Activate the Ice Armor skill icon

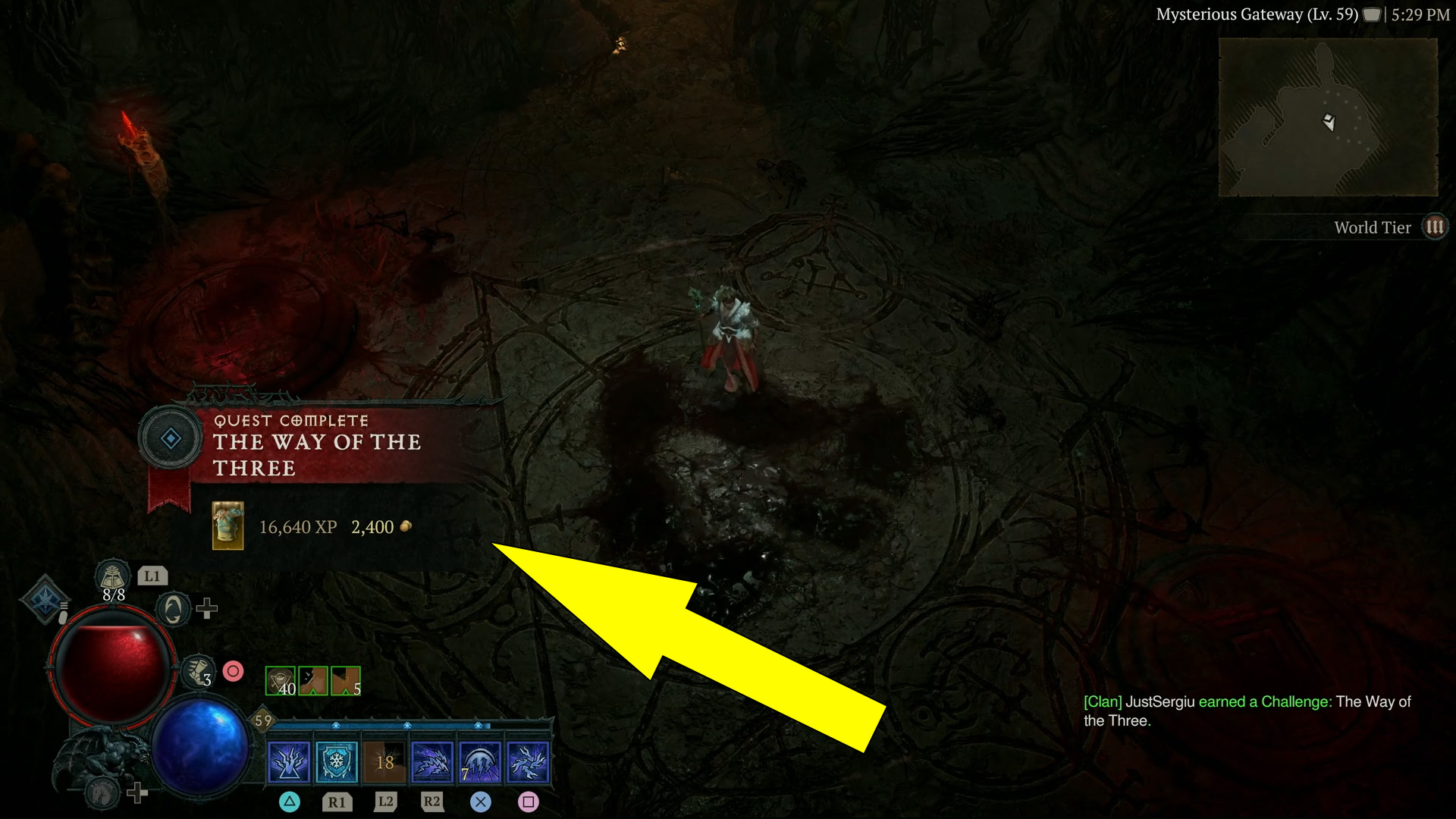[x=337, y=764]
